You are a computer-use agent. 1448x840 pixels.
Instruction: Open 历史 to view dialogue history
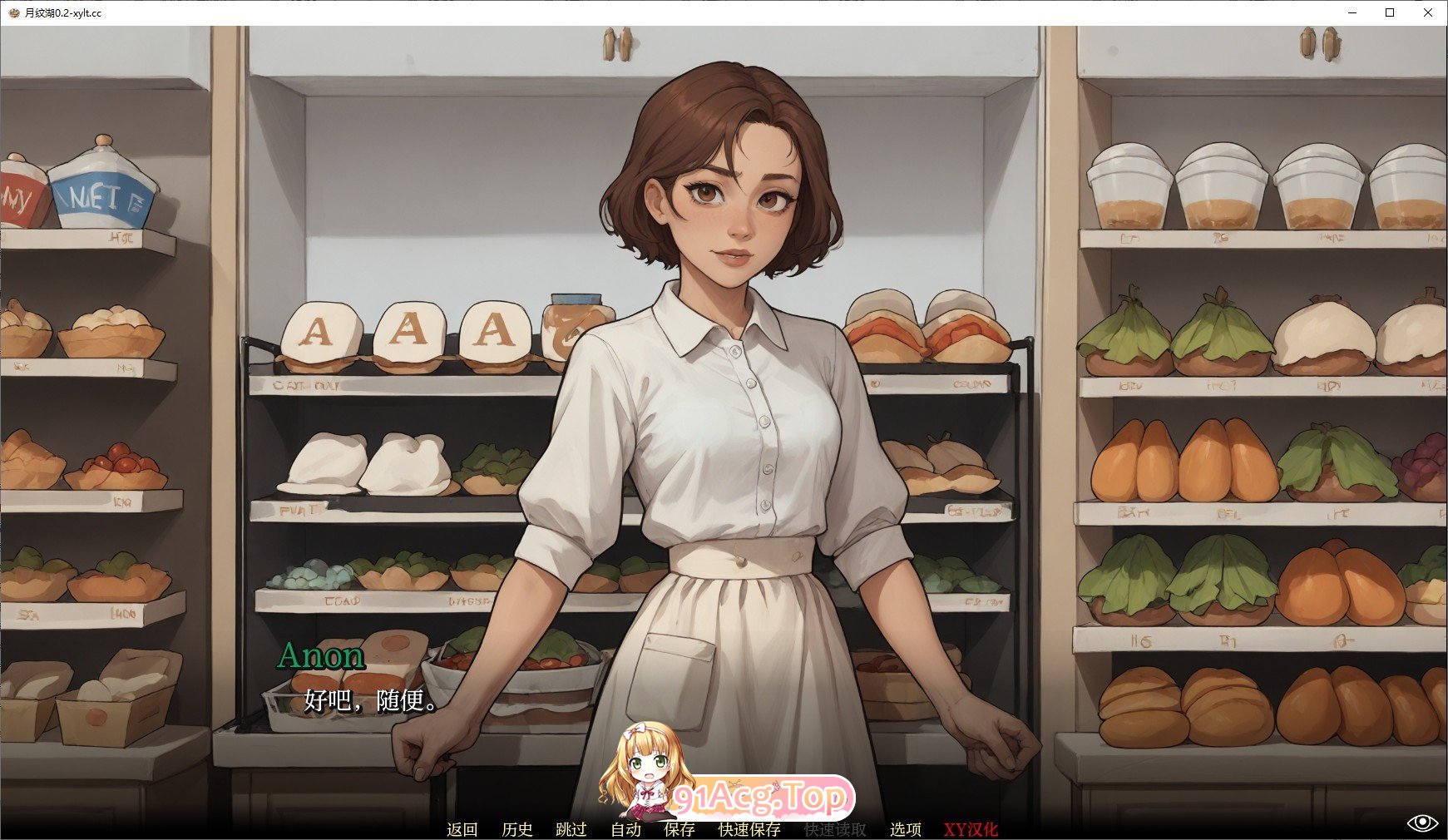click(x=517, y=829)
